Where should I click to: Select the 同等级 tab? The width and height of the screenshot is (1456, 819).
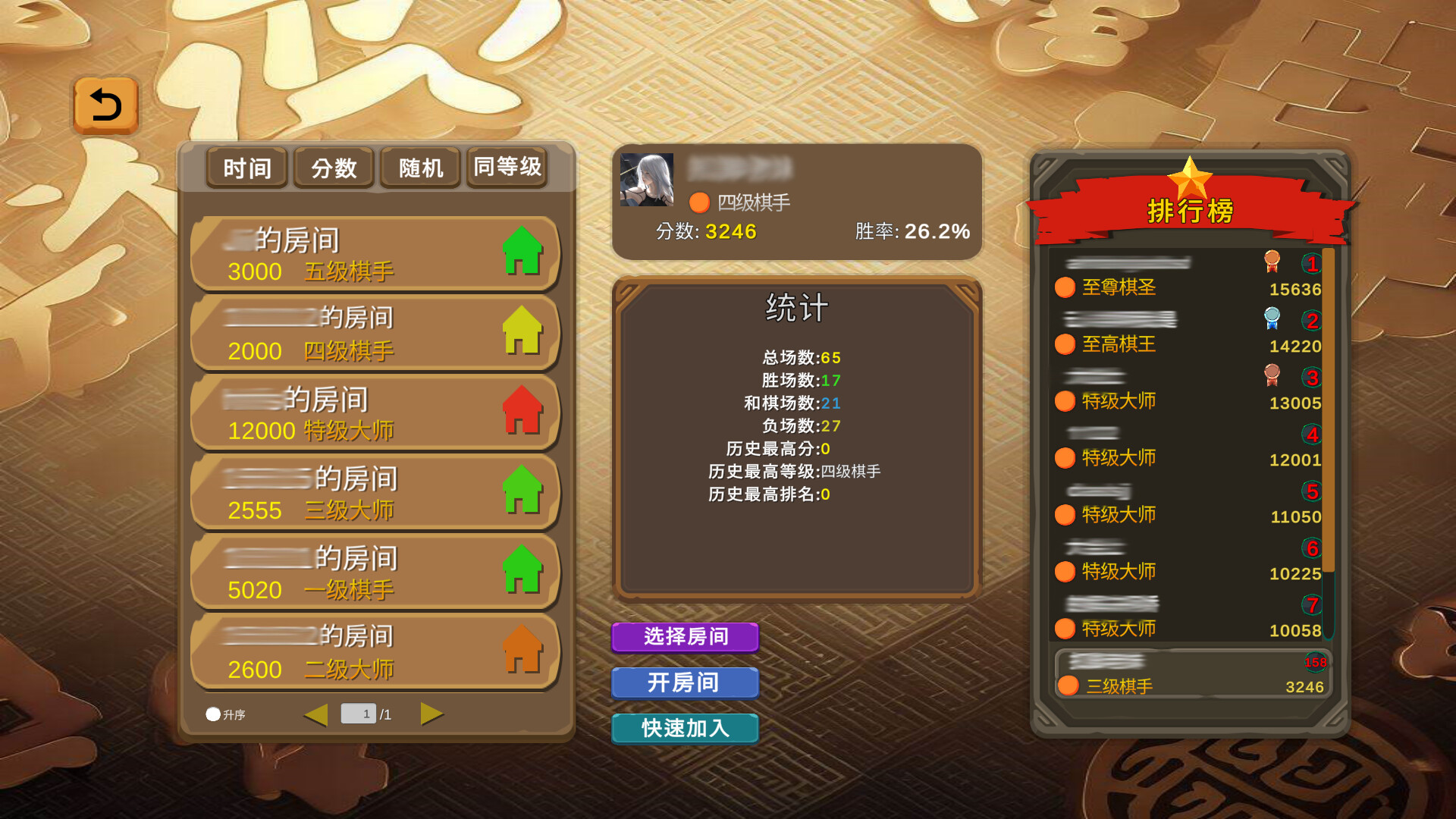pos(507,168)
